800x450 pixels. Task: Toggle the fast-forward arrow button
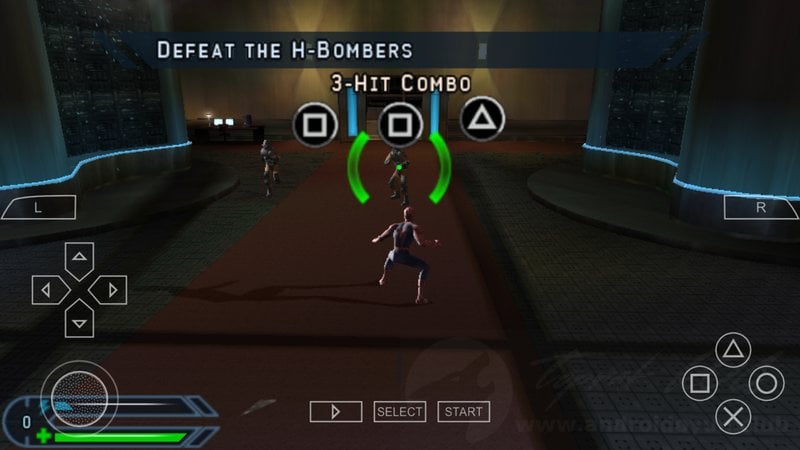pyautogui.click(x=335, y=411)
